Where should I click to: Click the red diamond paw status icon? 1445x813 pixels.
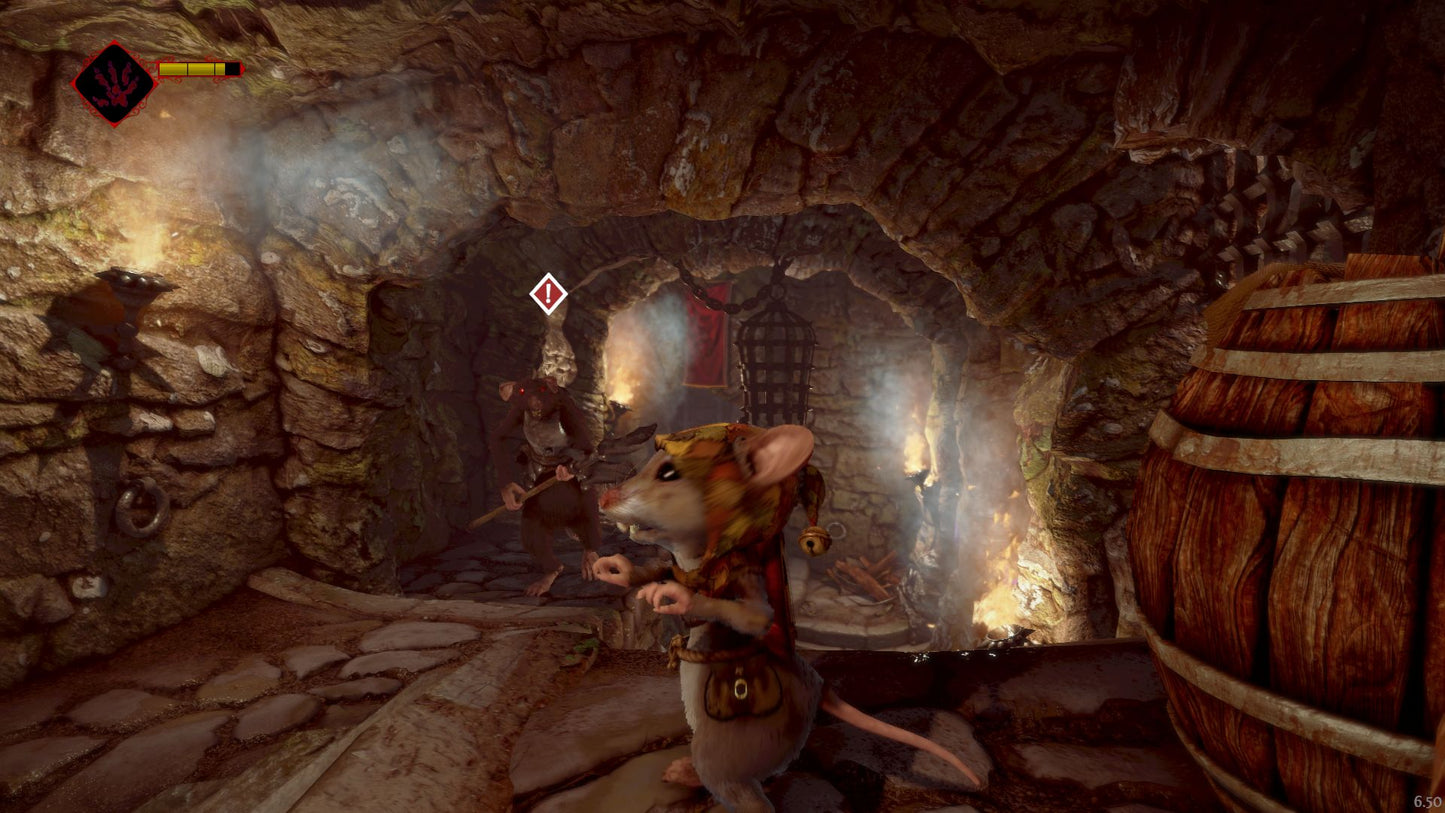[114, 84]
